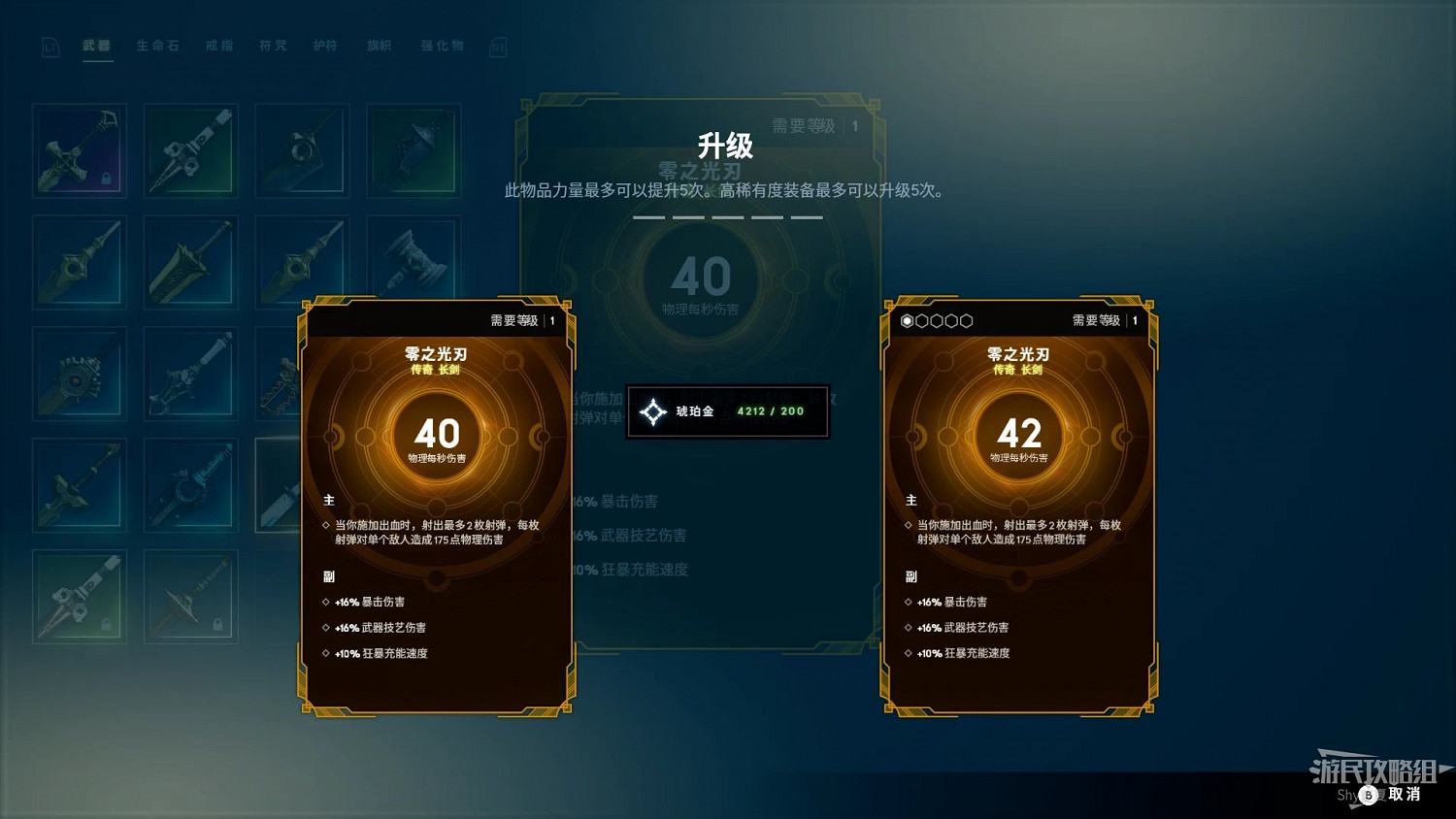Screen dimensions: 1456x819
Task: Toggle the second hexagon upgrade pip
Action: (922, 320)
